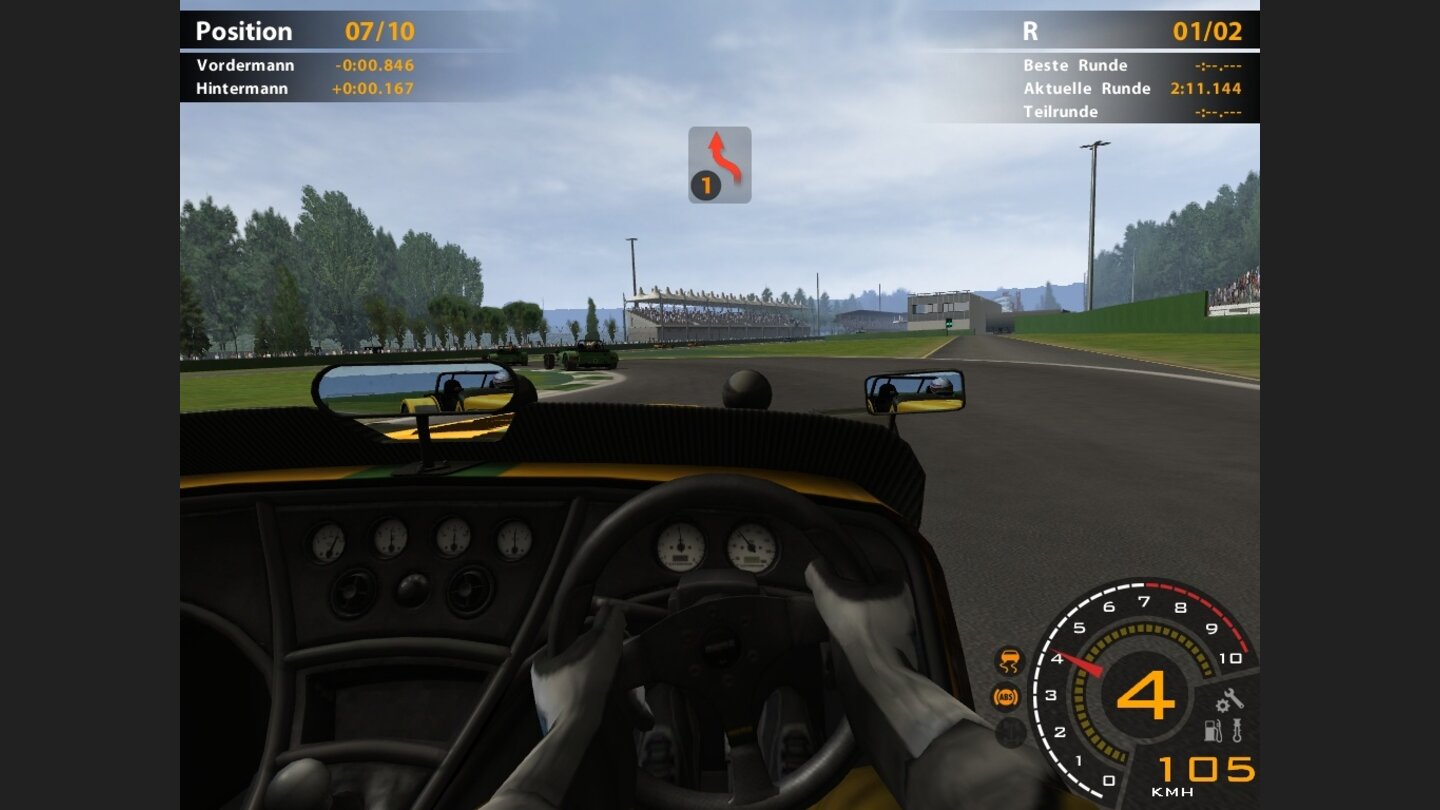Image resolution: width=1440 pixels, height=810 pixels.
Task: Click the wrench and gear setup icon
Action: pyautogui.click(x=1229, y=700)
